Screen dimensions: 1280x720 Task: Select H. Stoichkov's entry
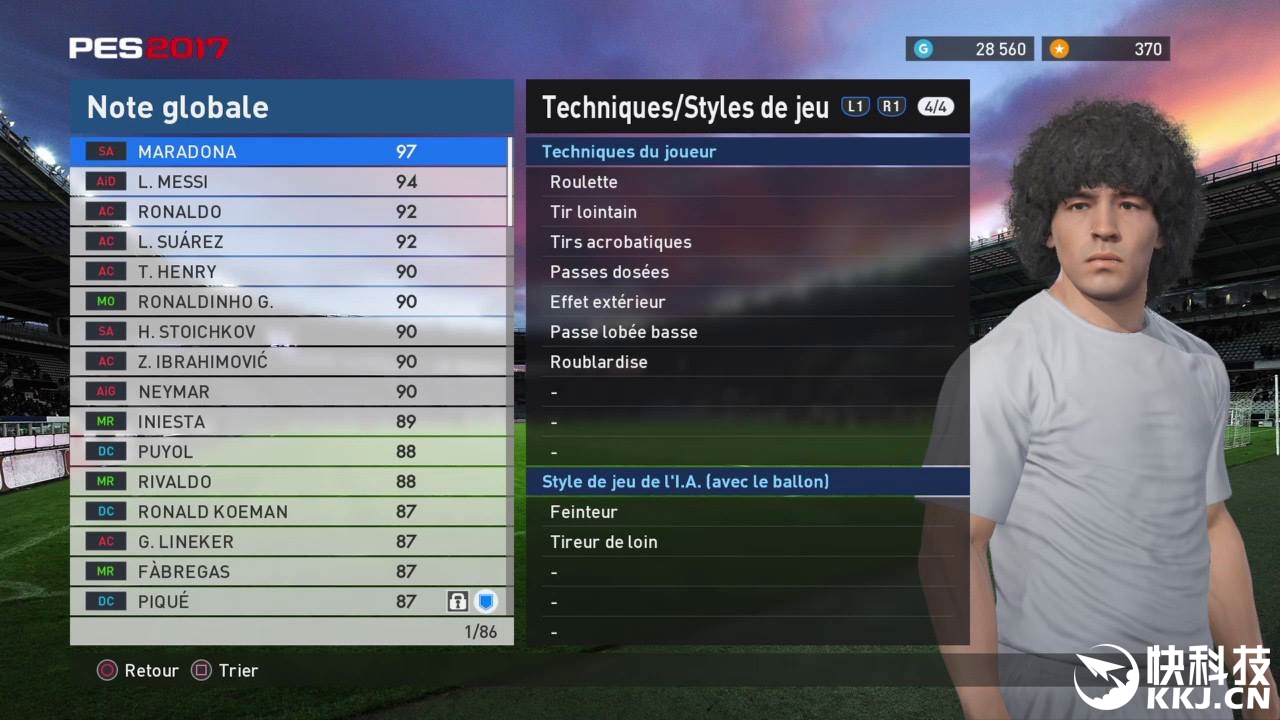click(290, 332)
